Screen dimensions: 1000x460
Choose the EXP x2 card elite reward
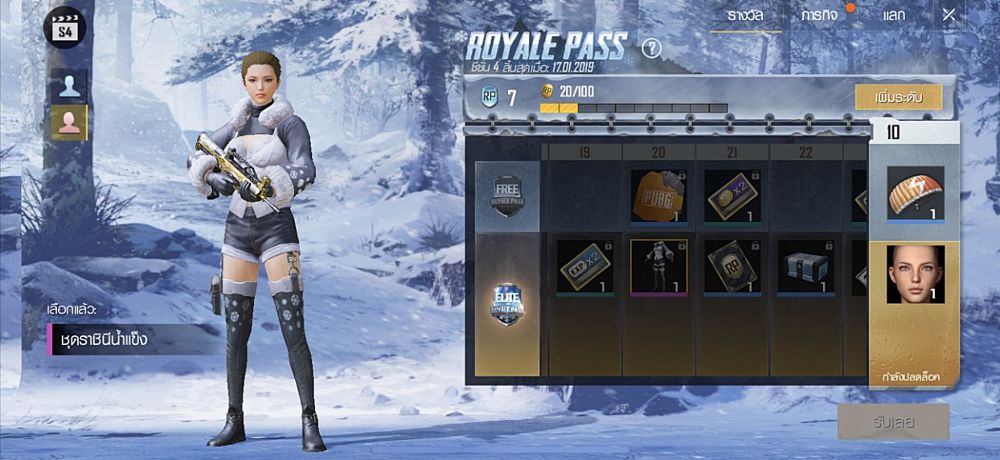pyautogui.click(x=584, y=267)
